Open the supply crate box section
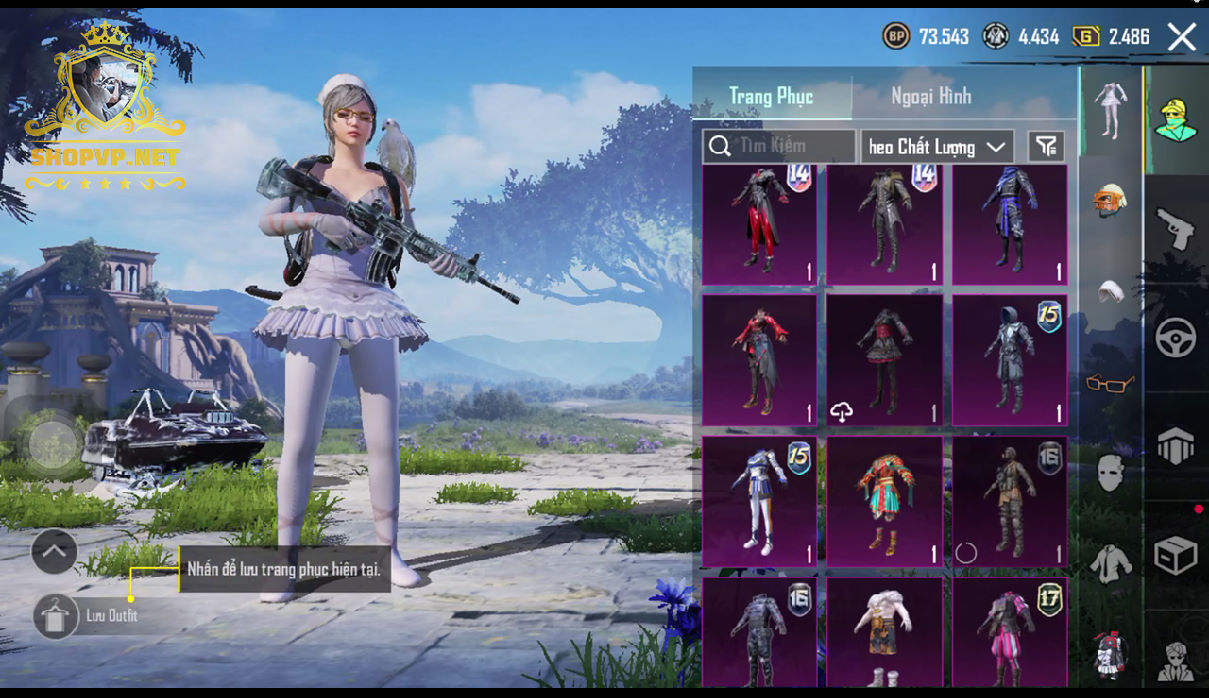 pos(1176,555)
